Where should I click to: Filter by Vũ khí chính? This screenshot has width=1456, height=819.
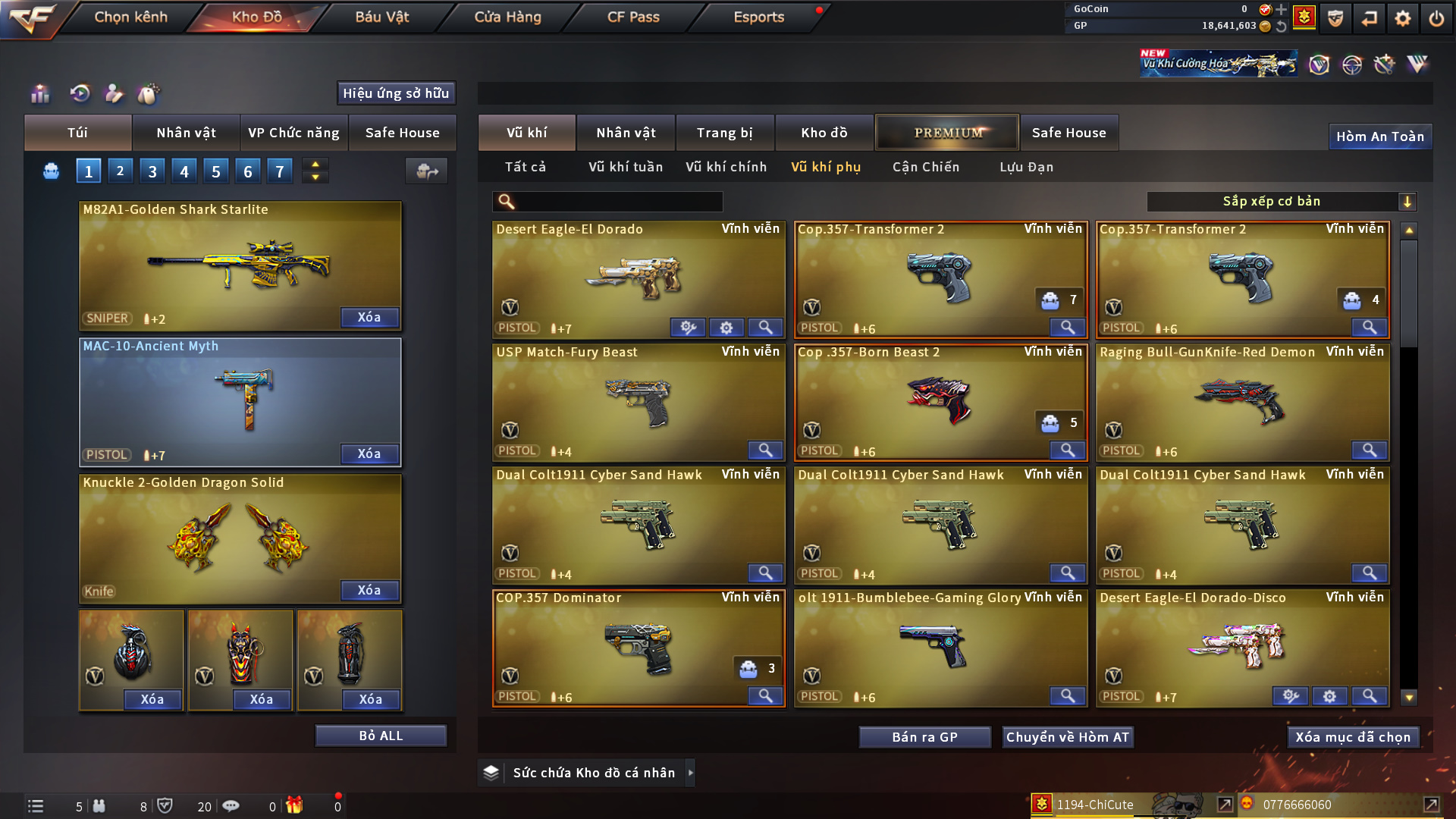click(726, 167)
